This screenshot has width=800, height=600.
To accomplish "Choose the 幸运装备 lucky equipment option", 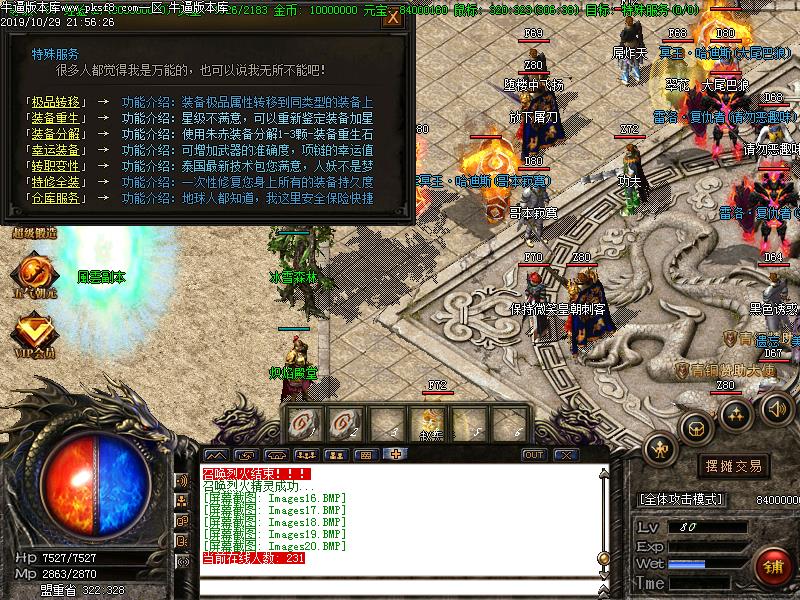I will coord(56,150).
